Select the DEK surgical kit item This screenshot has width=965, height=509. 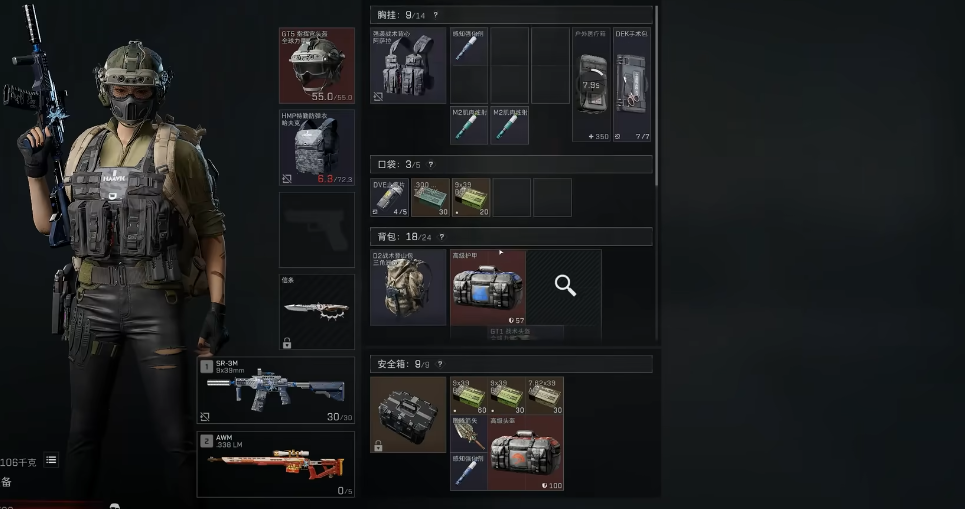(632, 85)
